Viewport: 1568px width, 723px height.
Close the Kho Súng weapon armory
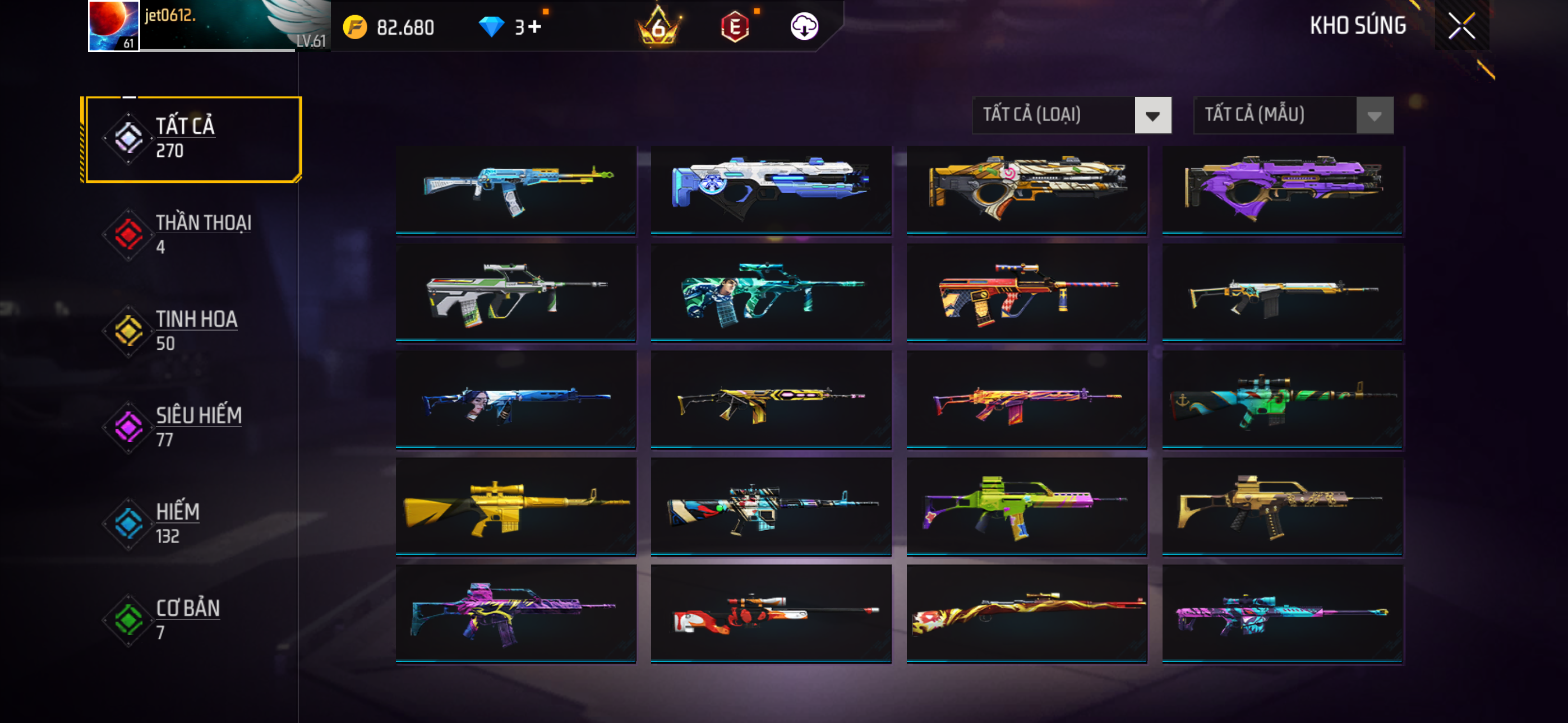tap(1461, 26)
